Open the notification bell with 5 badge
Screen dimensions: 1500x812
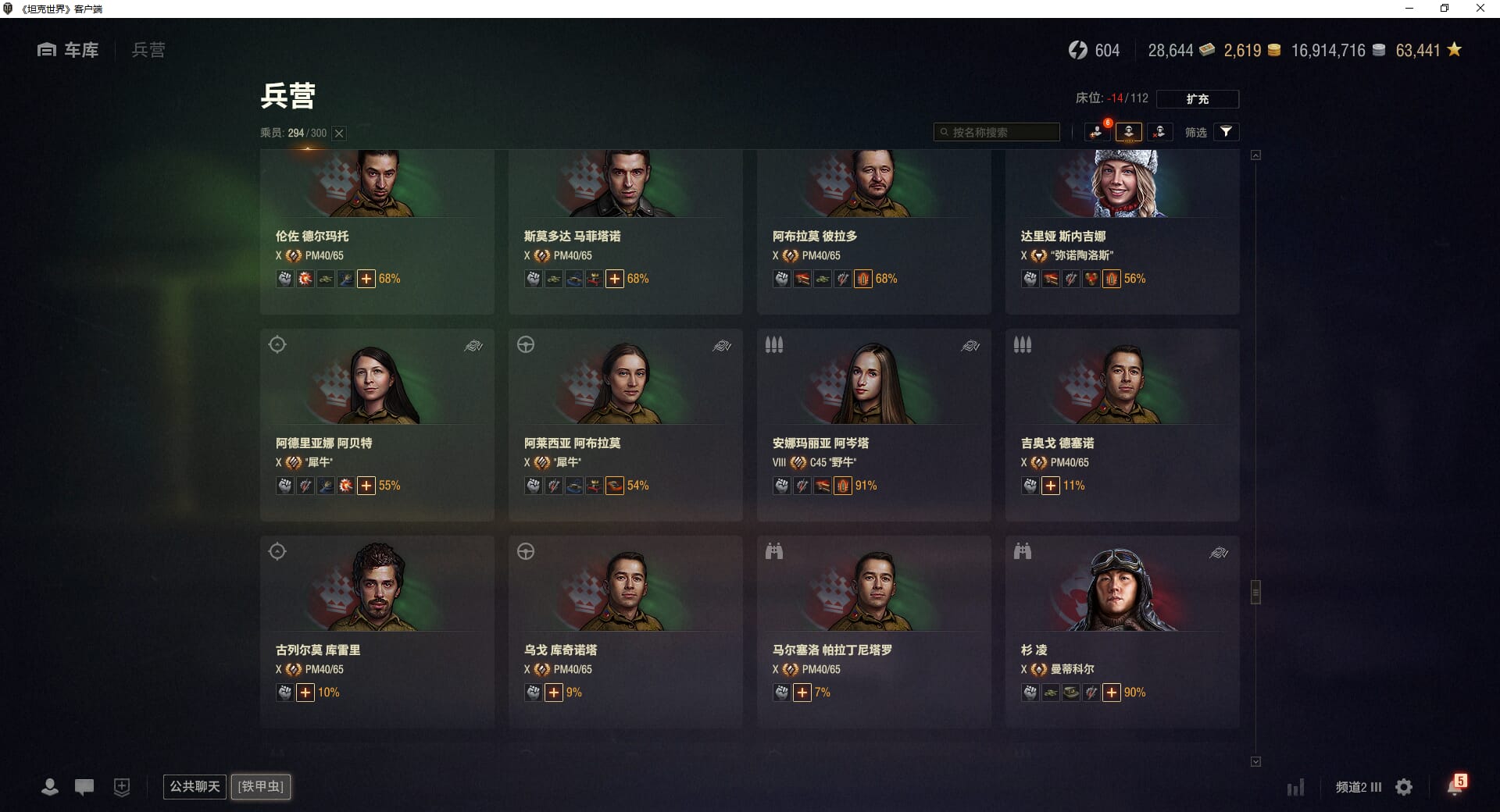coord(1455,786)
